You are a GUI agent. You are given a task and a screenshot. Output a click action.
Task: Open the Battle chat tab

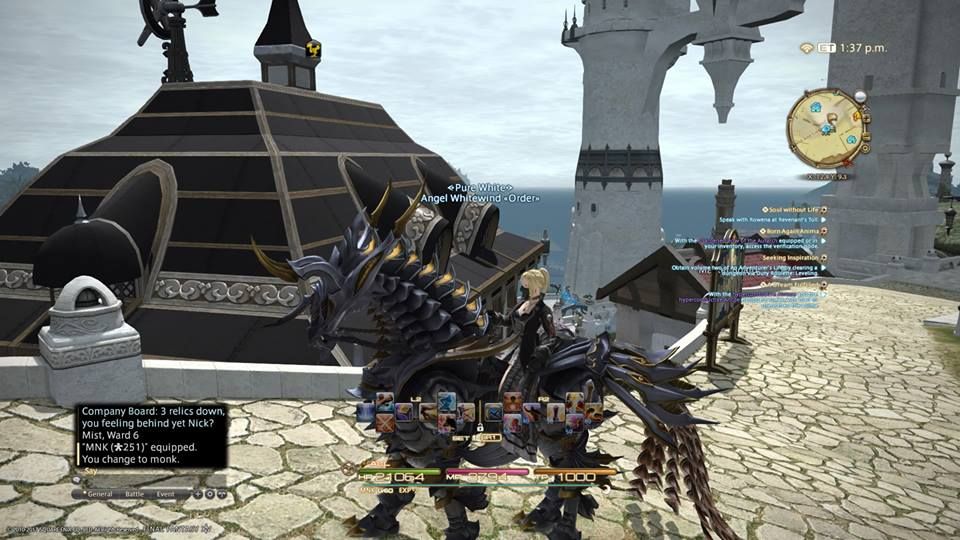pyautogui.click(x=135, y=494)
